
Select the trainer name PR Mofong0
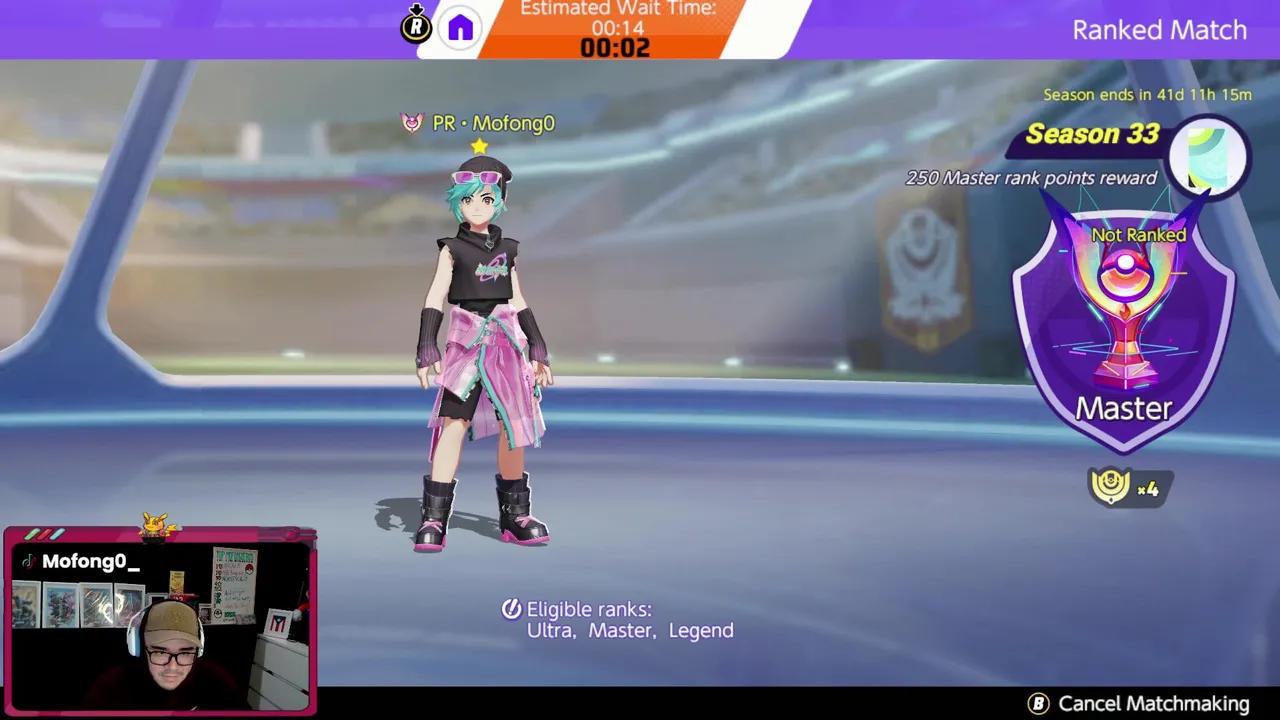click(490, 123)
